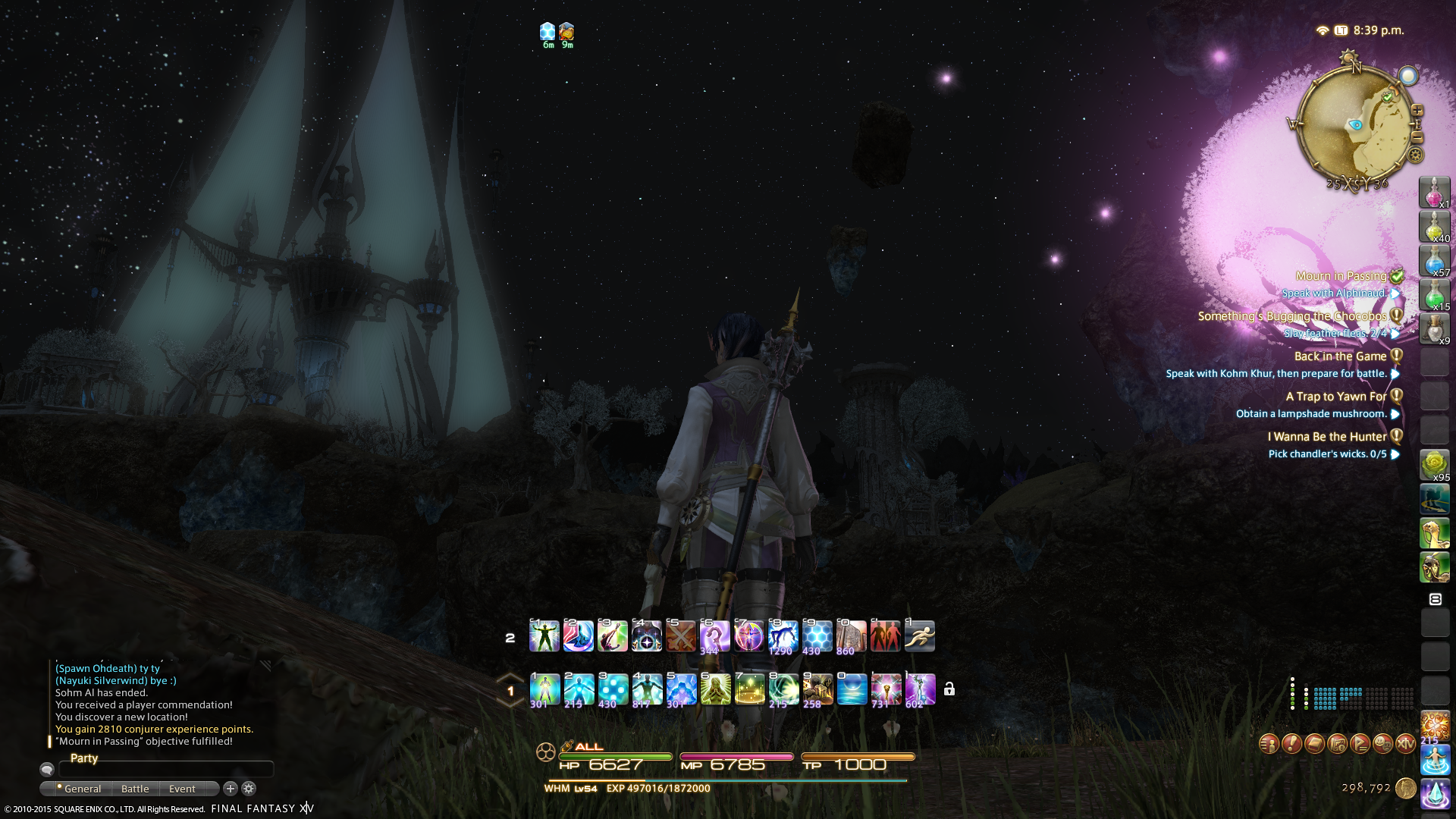Image resolution: width=1456 pixels, height=819 pixels.
Task: Open the XIV system menu button
Action: (1405, 744)
